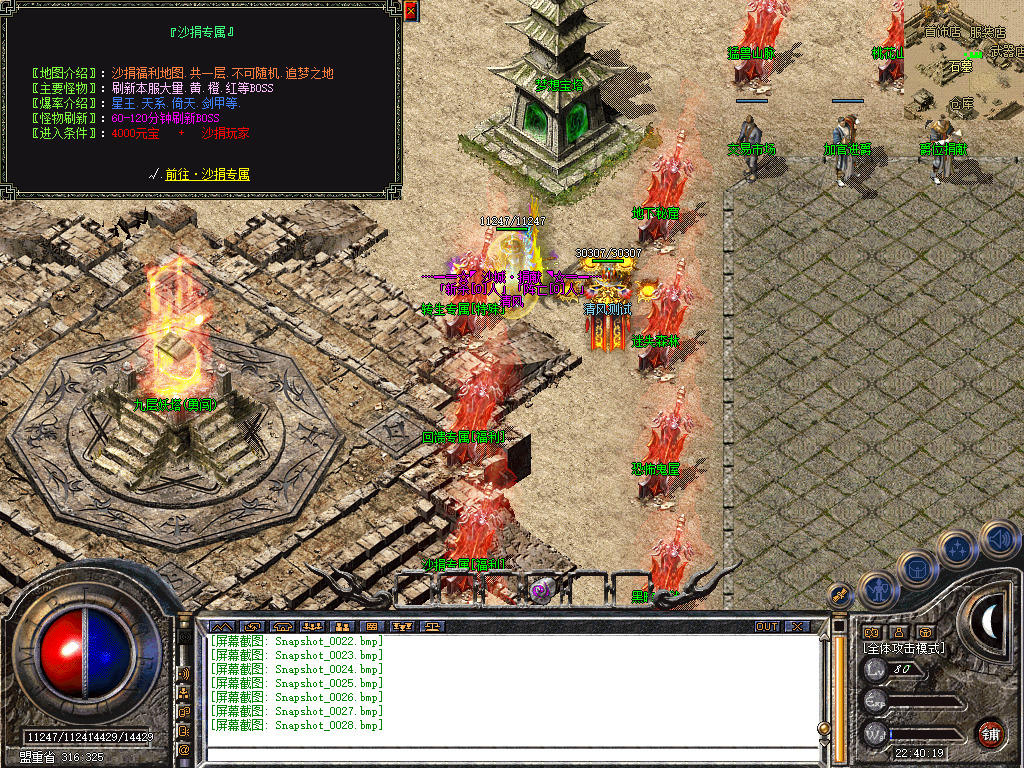
Task: Switch the 全体攻击模式 attack mode
Action: 903,648
